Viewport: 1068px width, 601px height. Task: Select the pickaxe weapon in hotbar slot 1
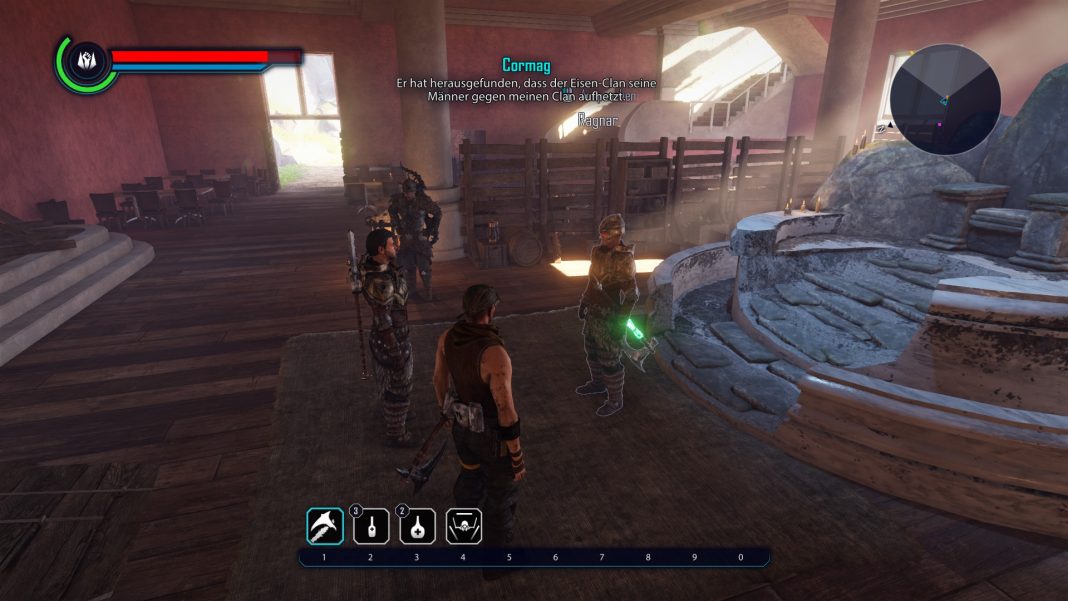coord(325,526)
